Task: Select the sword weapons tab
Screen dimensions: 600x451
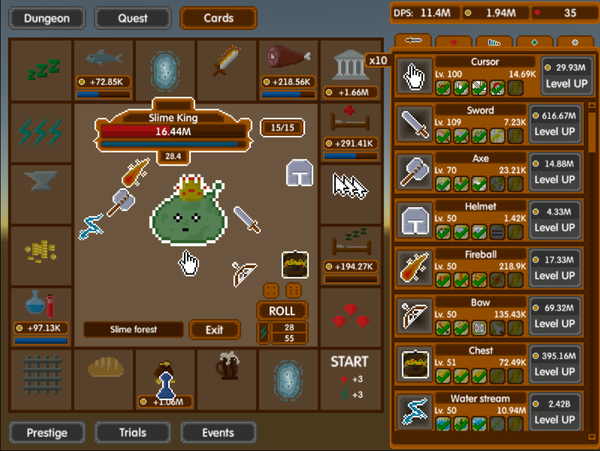Action: click(x=412, y=42)
